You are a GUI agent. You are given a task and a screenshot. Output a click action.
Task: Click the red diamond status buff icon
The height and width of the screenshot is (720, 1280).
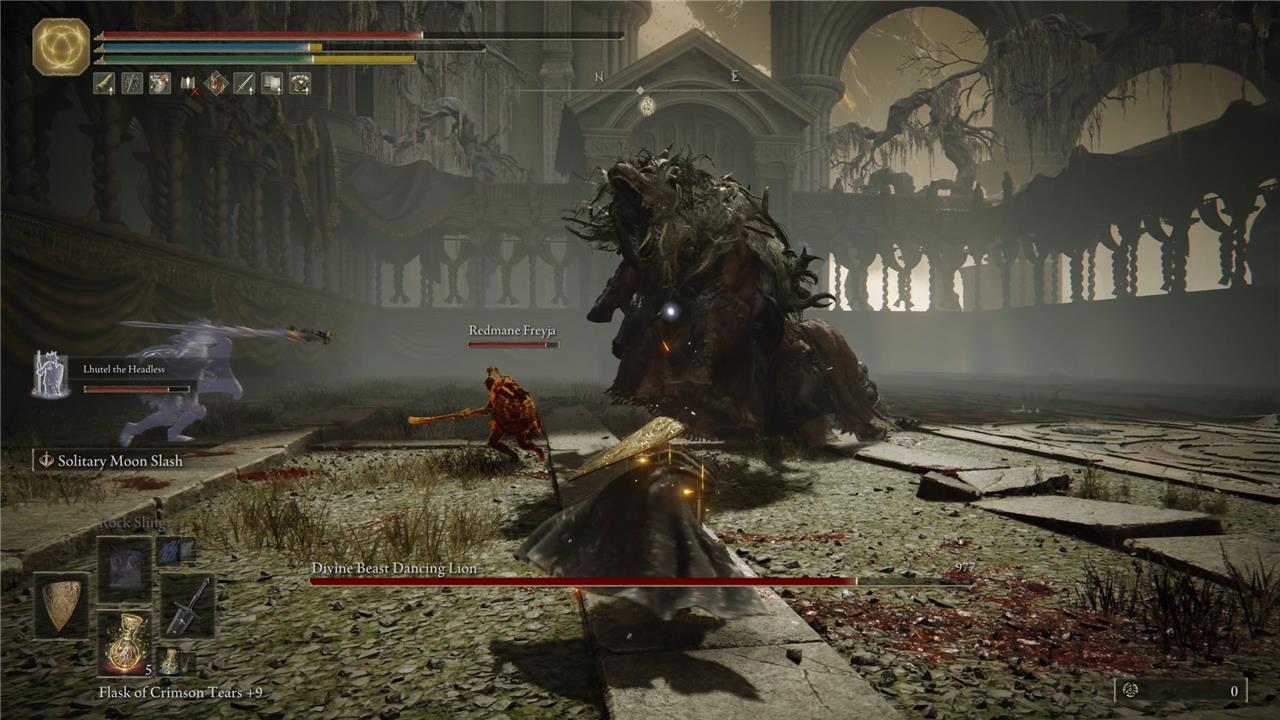[x=216, y=84]
